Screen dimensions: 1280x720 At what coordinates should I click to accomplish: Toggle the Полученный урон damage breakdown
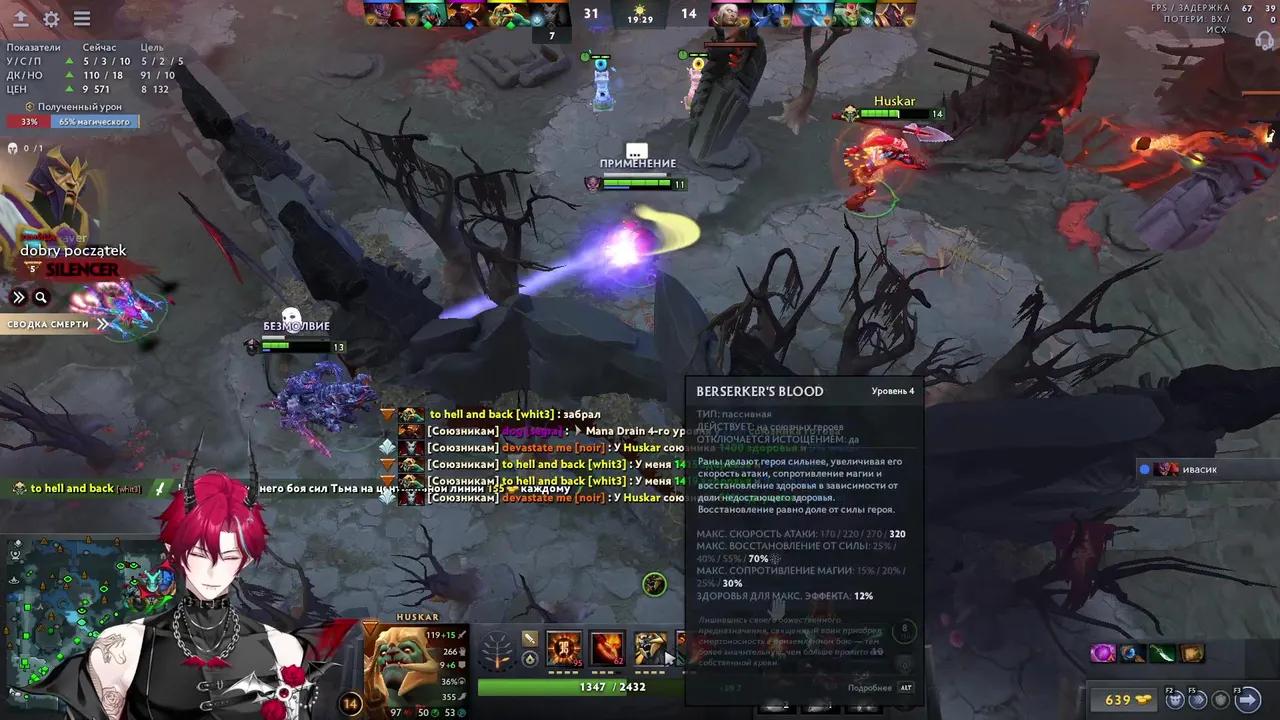(x=75, y=106)
